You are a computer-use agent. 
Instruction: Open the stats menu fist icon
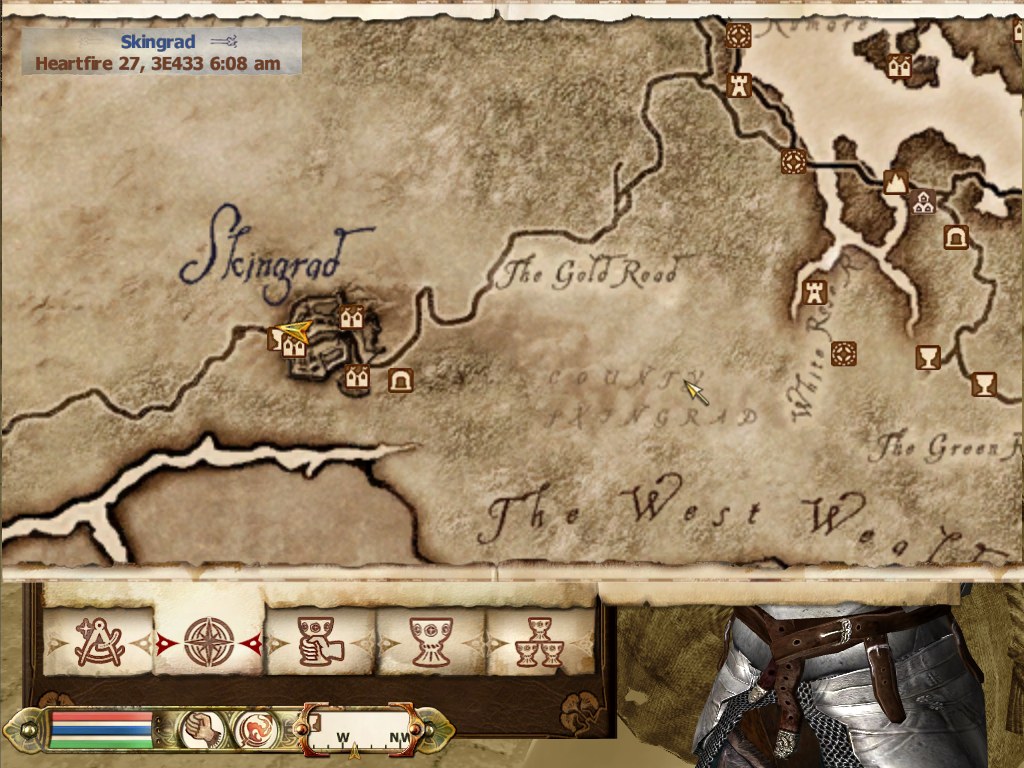(x=197, y=731)
